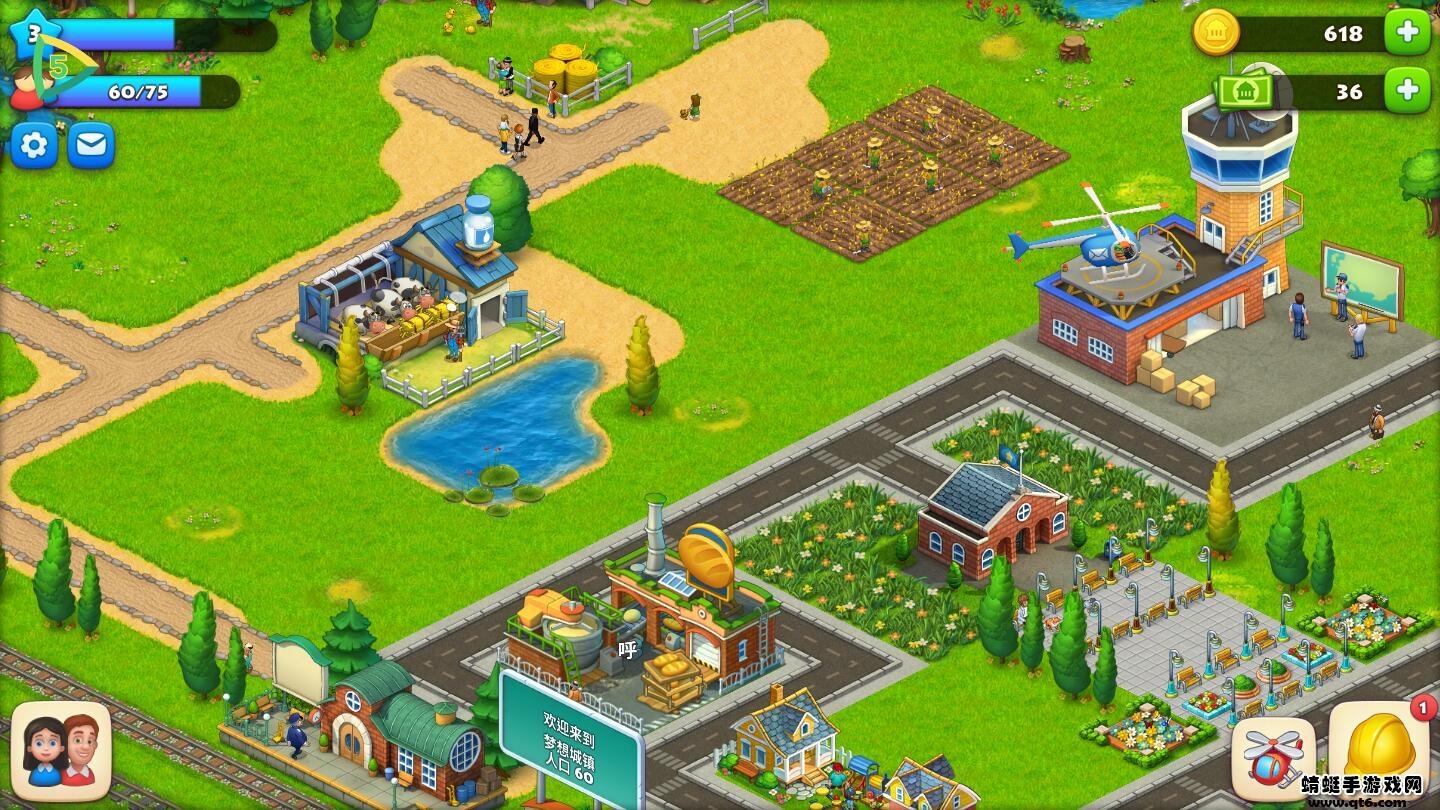Tap the level 3 star badge

[35, 33]
